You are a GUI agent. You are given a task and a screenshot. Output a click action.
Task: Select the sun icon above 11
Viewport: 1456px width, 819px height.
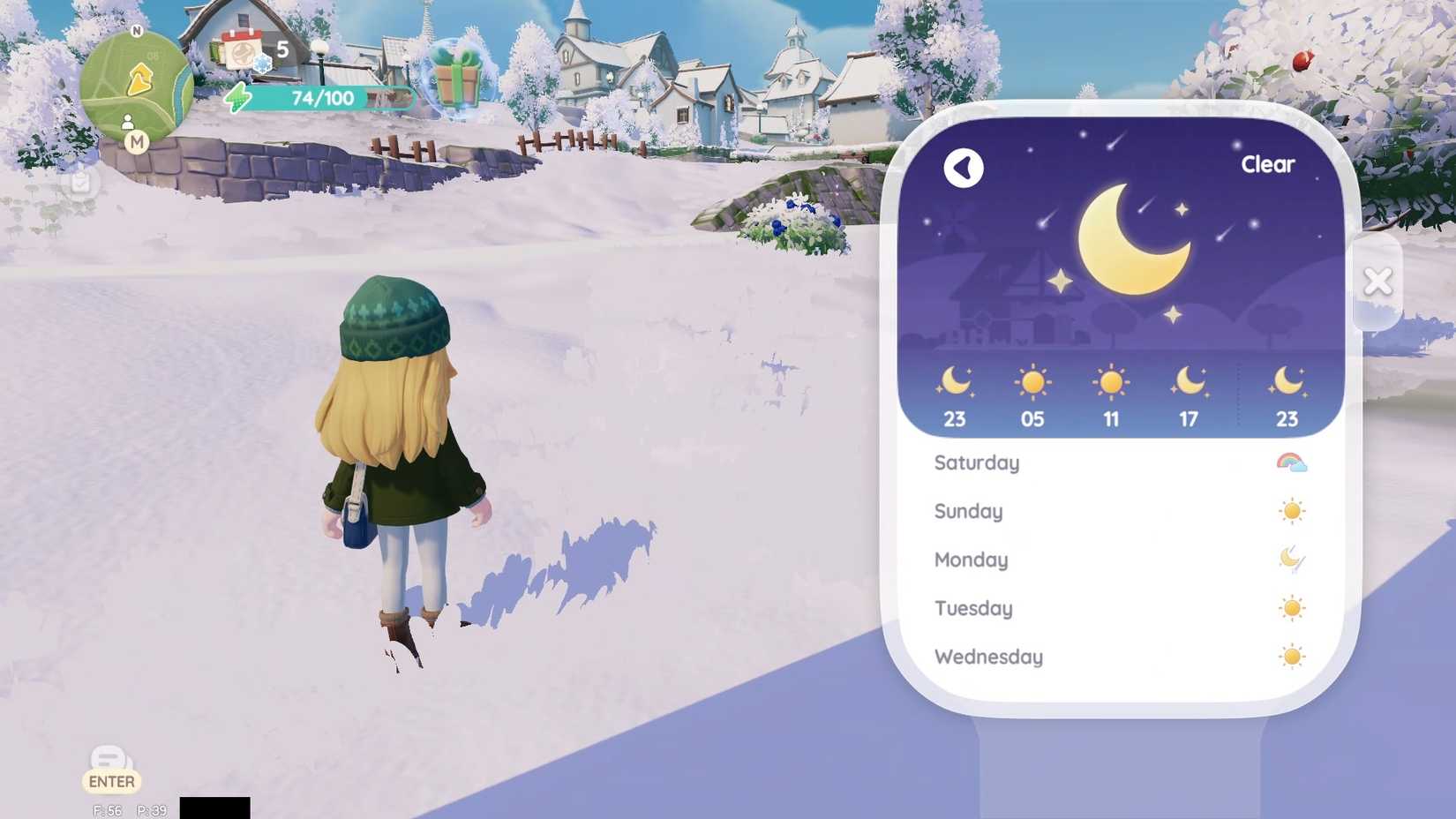click(x=1110, y=381)
